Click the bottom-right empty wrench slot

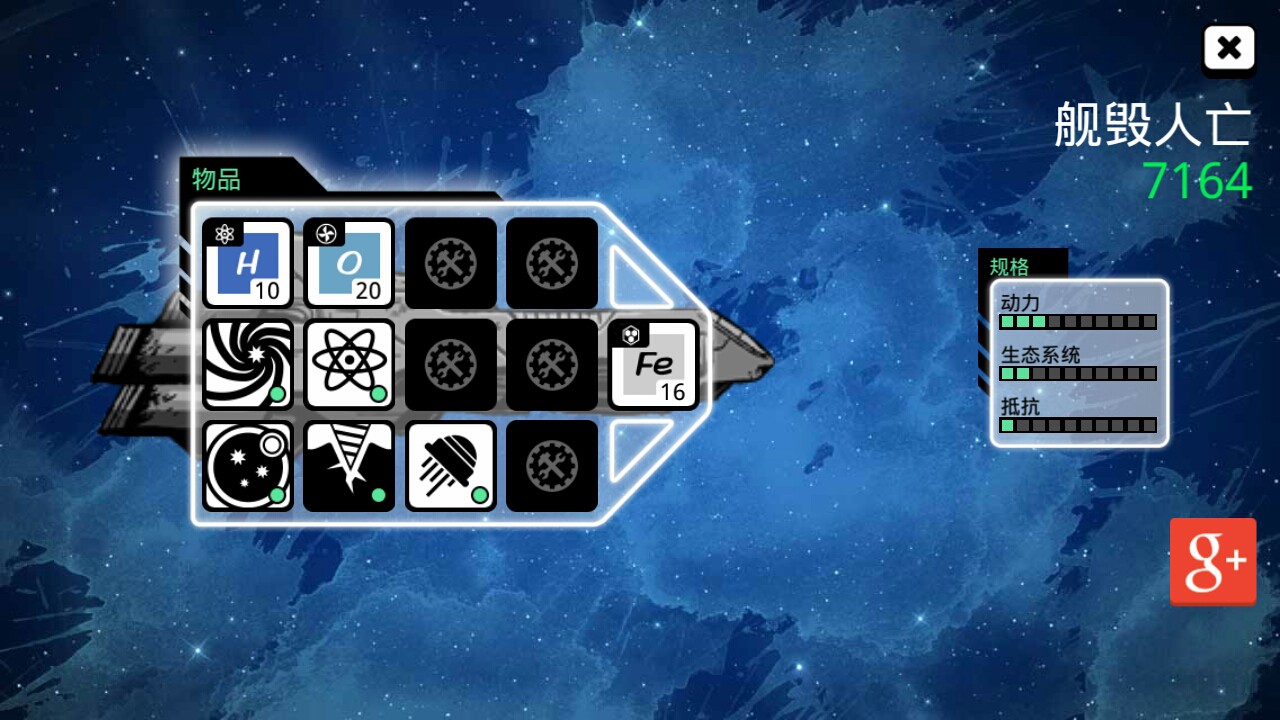(x=551, y=466)
